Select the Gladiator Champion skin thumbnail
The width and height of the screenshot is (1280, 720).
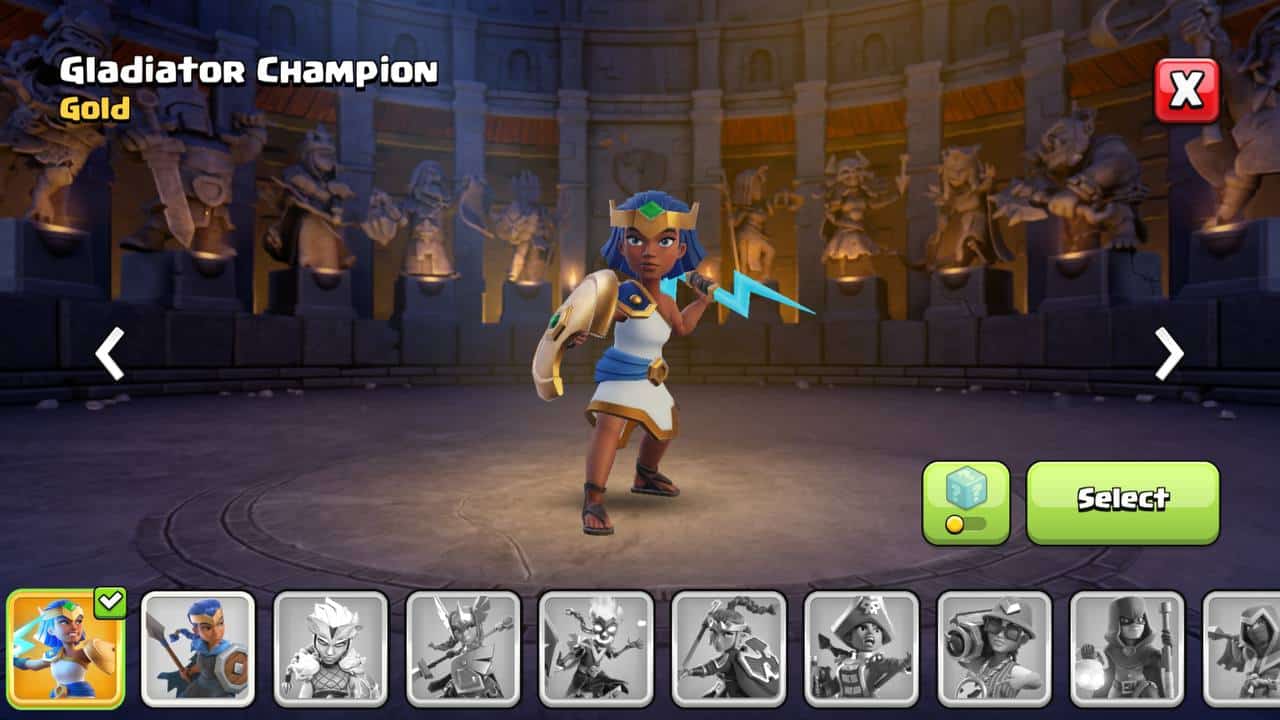tap(65, 648)
